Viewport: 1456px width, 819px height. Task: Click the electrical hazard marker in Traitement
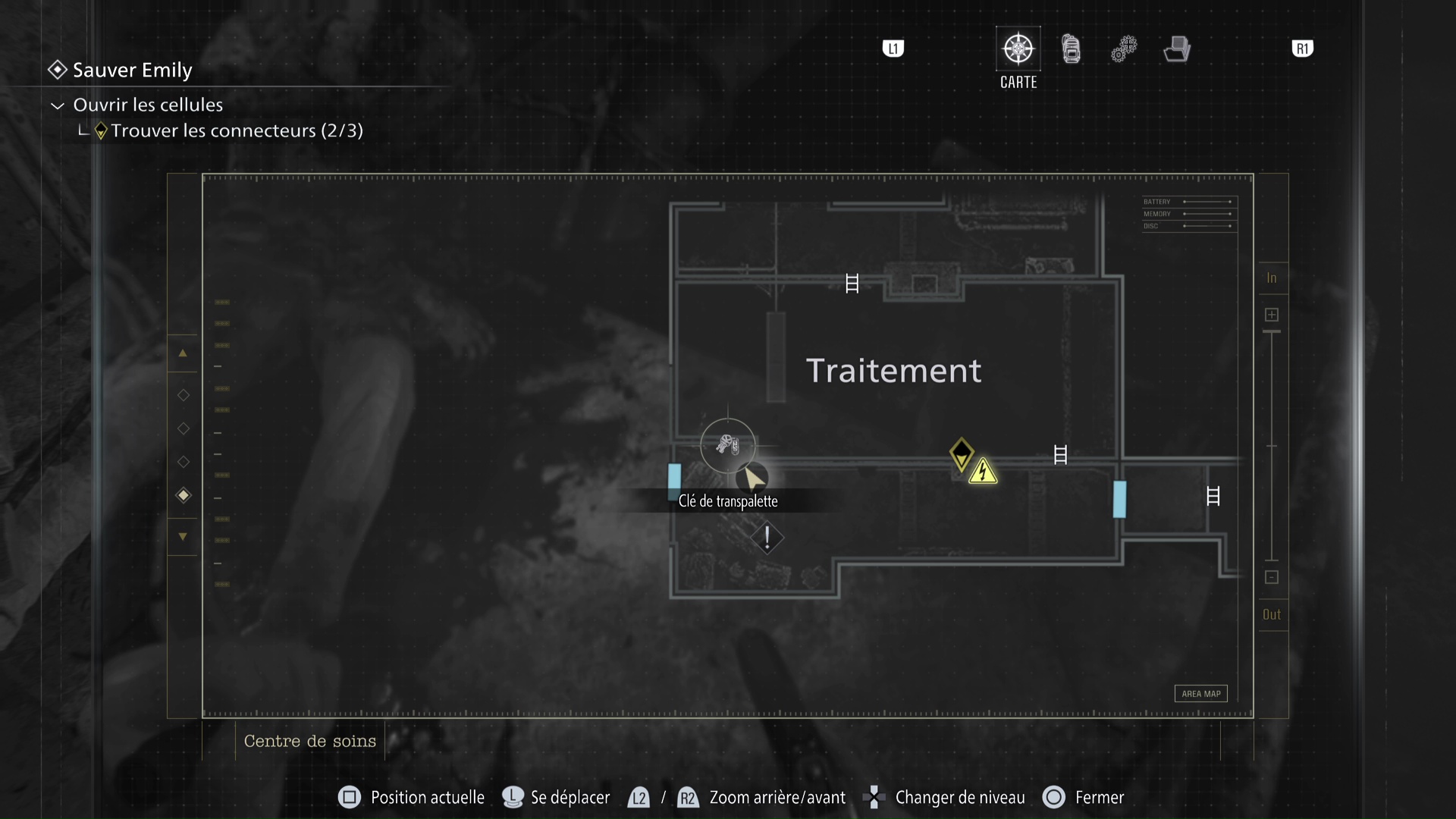coord(984,471)
